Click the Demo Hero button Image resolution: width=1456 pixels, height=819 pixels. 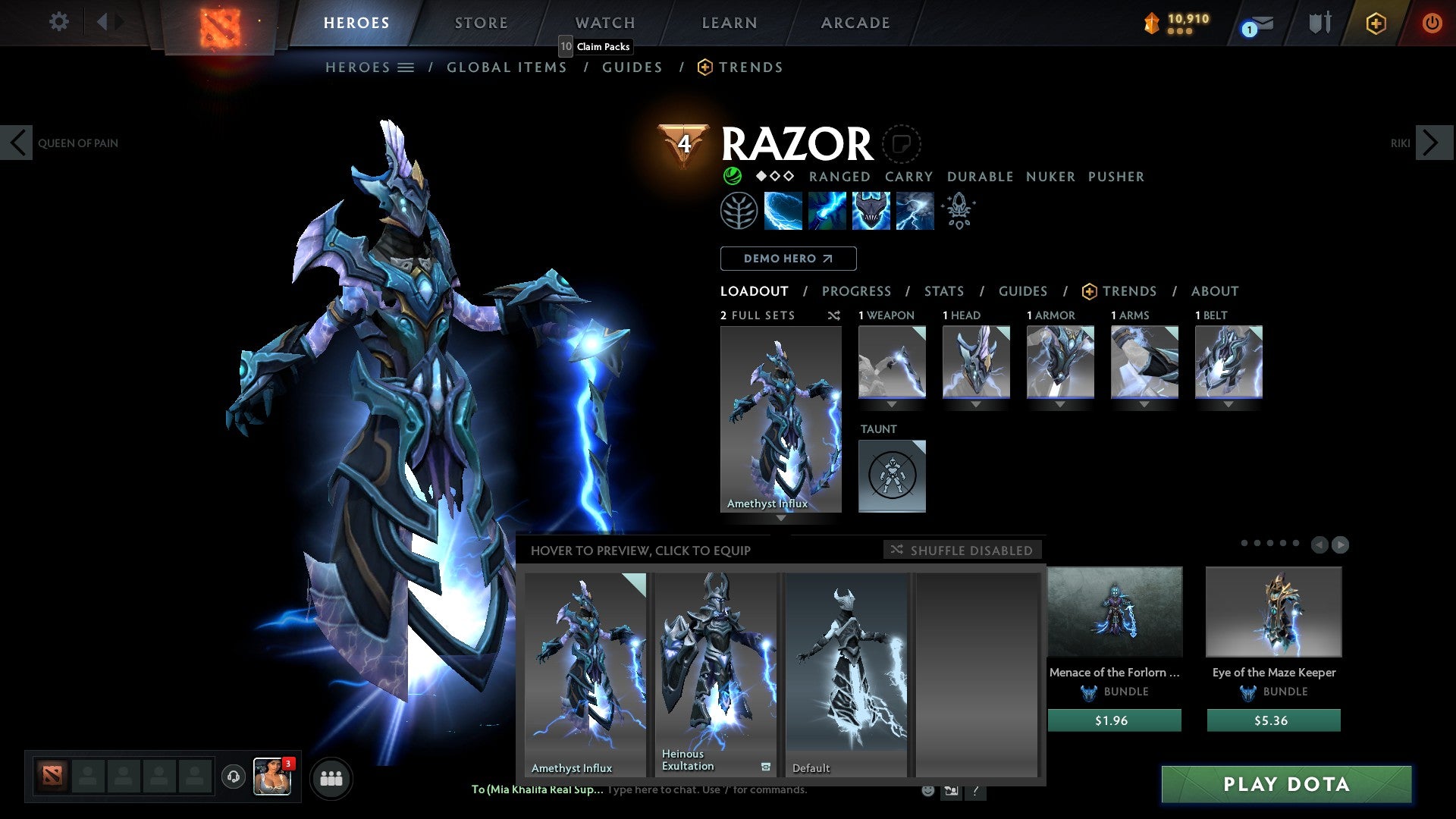[787, 259]
